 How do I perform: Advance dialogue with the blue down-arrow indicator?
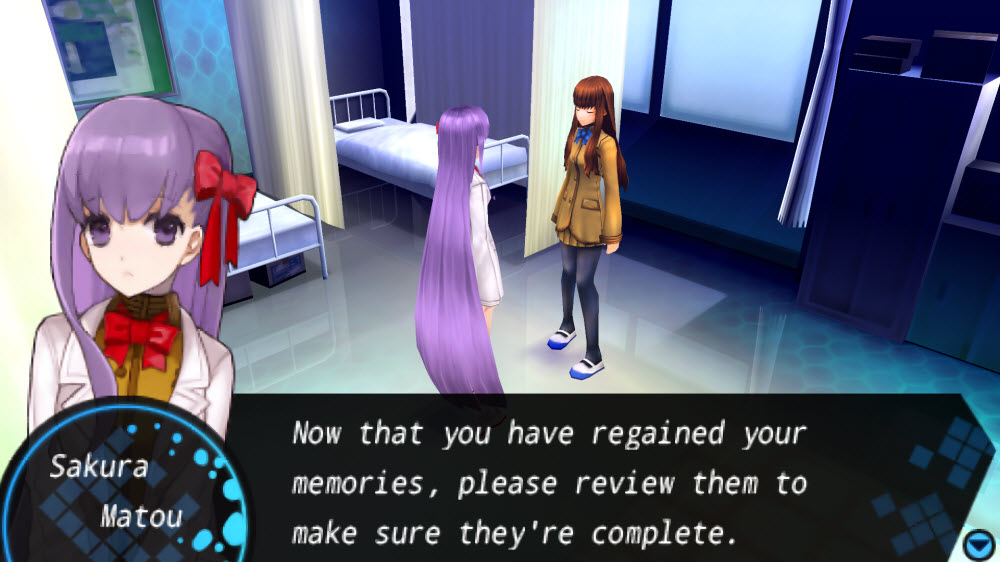(x=978, y=545)
